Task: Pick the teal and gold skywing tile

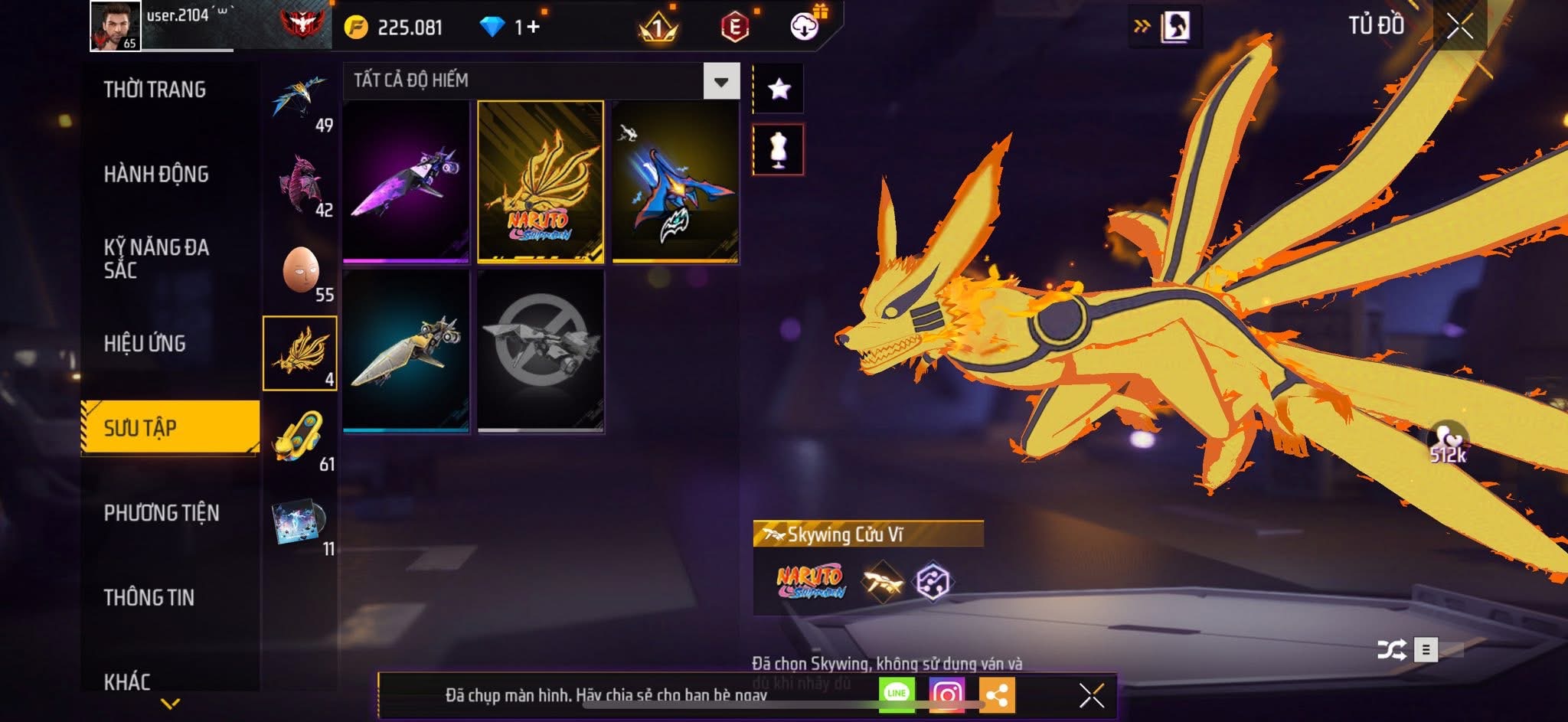Action: (406, 351)
